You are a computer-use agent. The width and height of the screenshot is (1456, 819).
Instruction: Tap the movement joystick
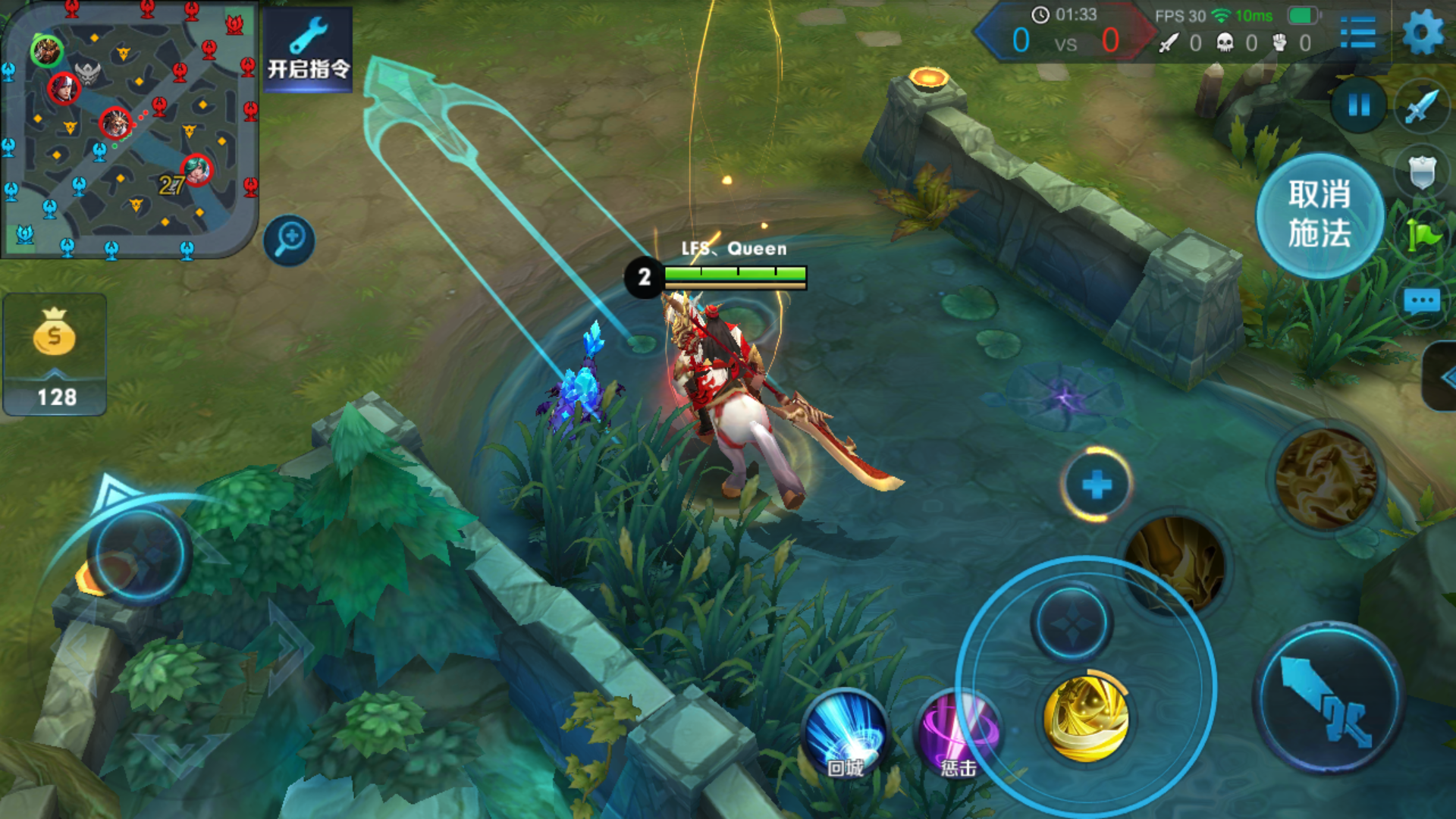(x=140, y=554)
